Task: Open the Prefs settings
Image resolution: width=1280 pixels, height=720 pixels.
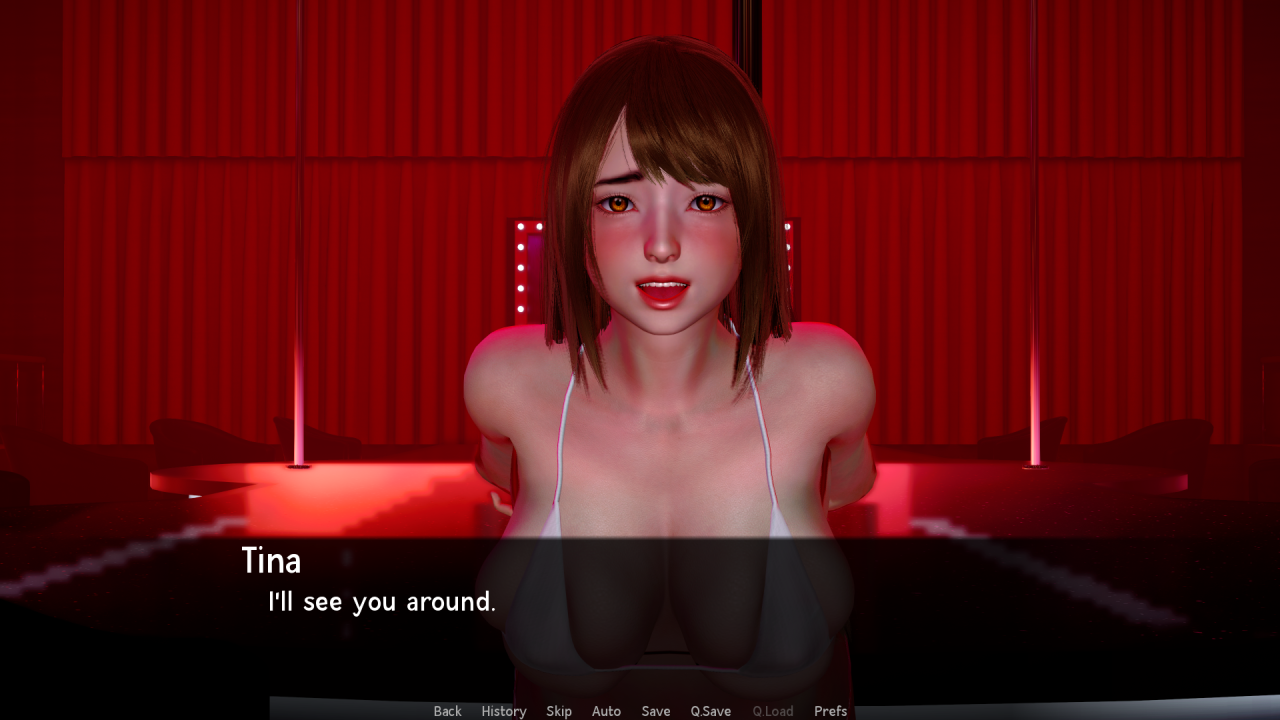Action: tap(830, 711)
